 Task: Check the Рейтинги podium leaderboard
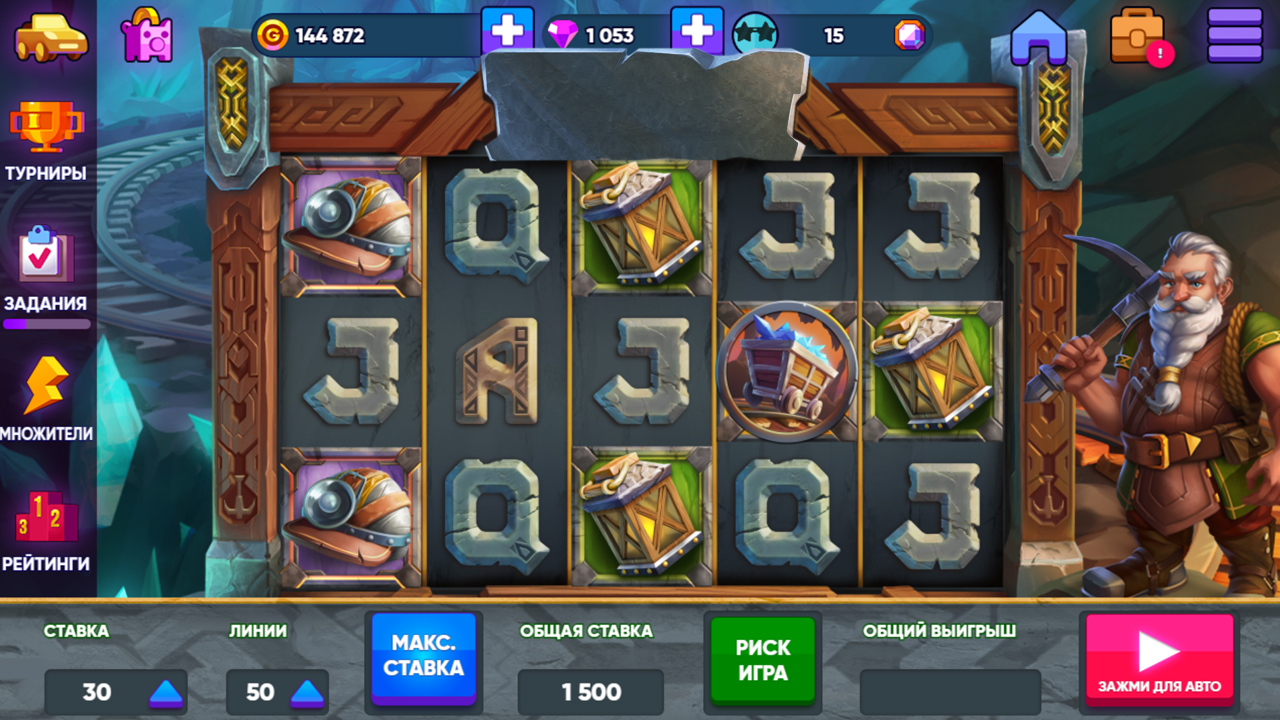pyautogui.click(x=49, y=520)
